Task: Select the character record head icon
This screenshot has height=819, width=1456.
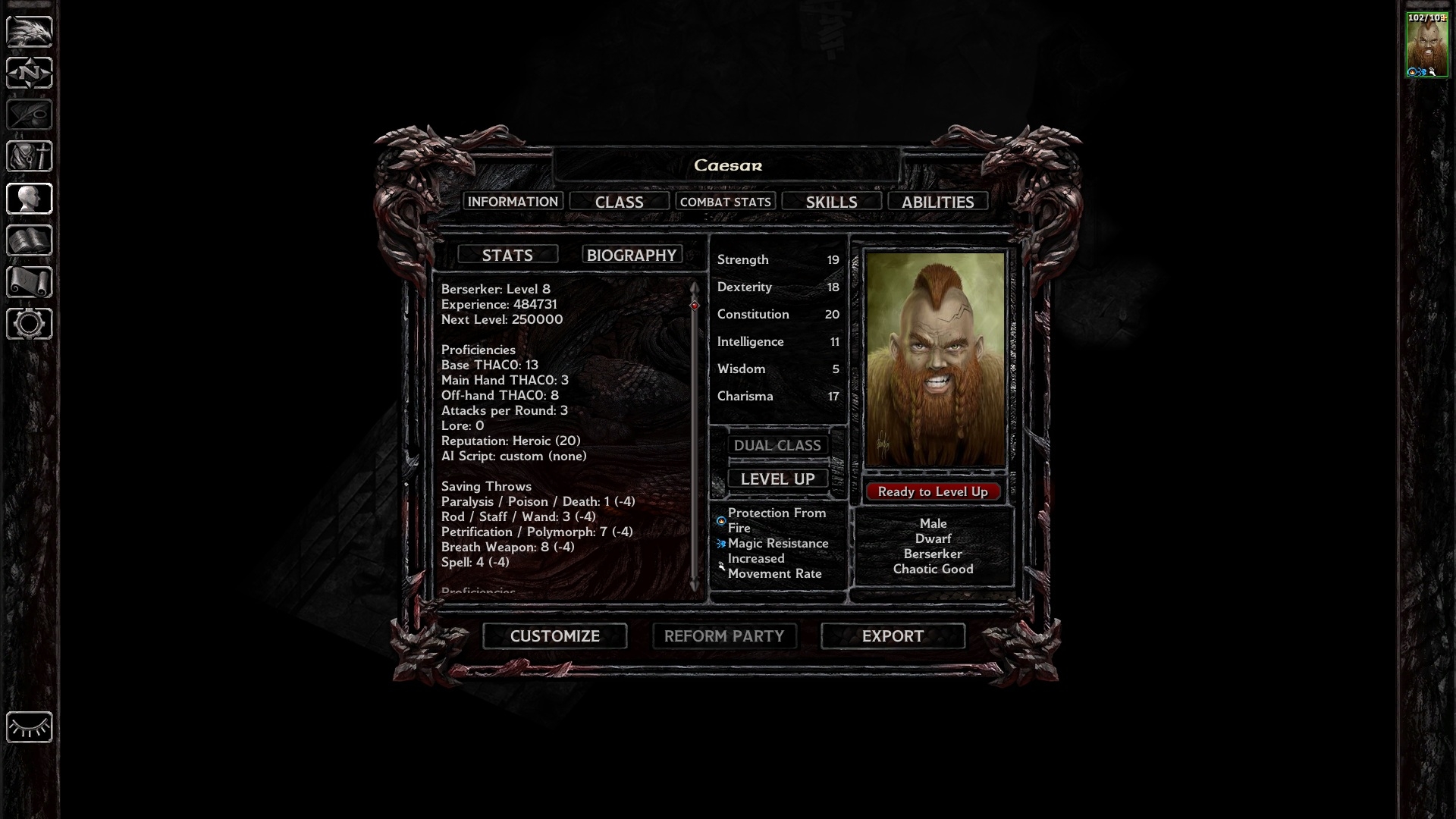Action: pos(29,199)
